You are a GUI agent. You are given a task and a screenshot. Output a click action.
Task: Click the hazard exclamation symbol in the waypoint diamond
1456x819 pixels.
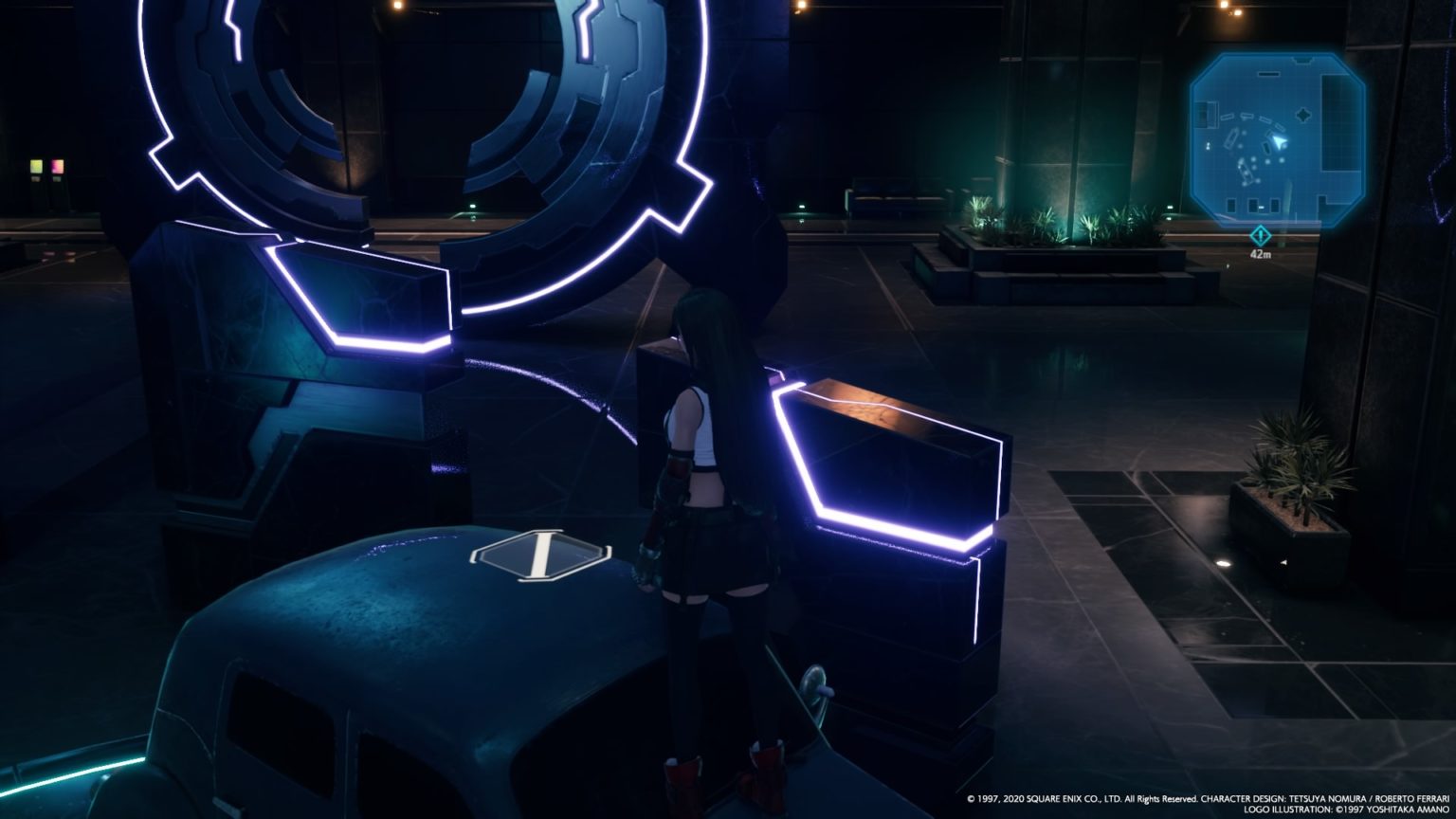(x=1260, y=235)
